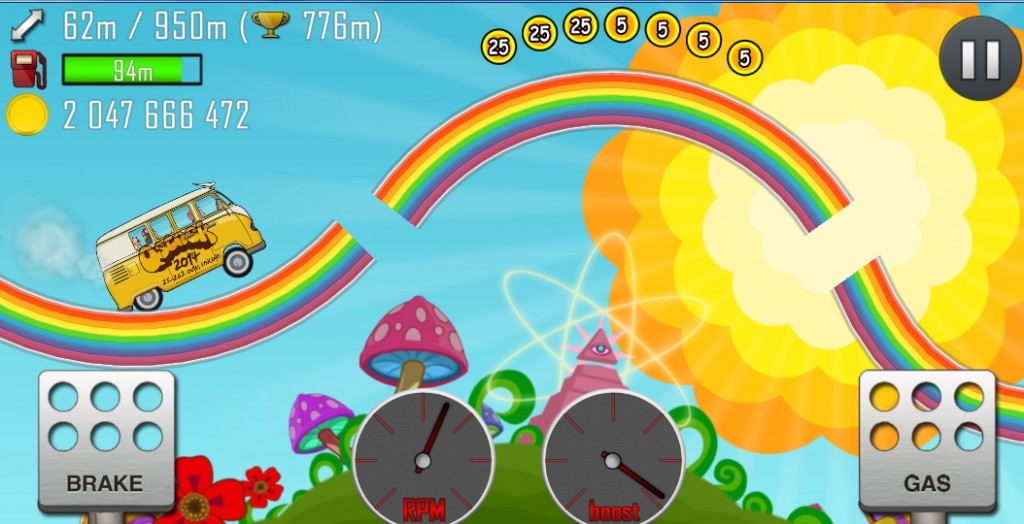
Task: Pause the game with the pause button
Action: (x=980, y=60)
